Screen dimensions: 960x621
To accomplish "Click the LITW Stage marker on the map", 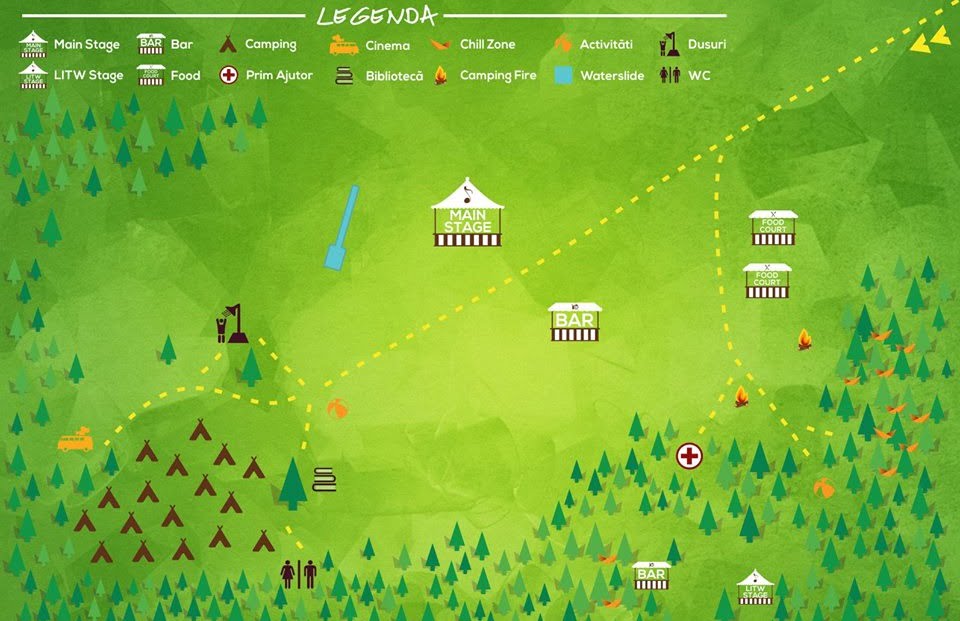I will click(x=755, y=589).
